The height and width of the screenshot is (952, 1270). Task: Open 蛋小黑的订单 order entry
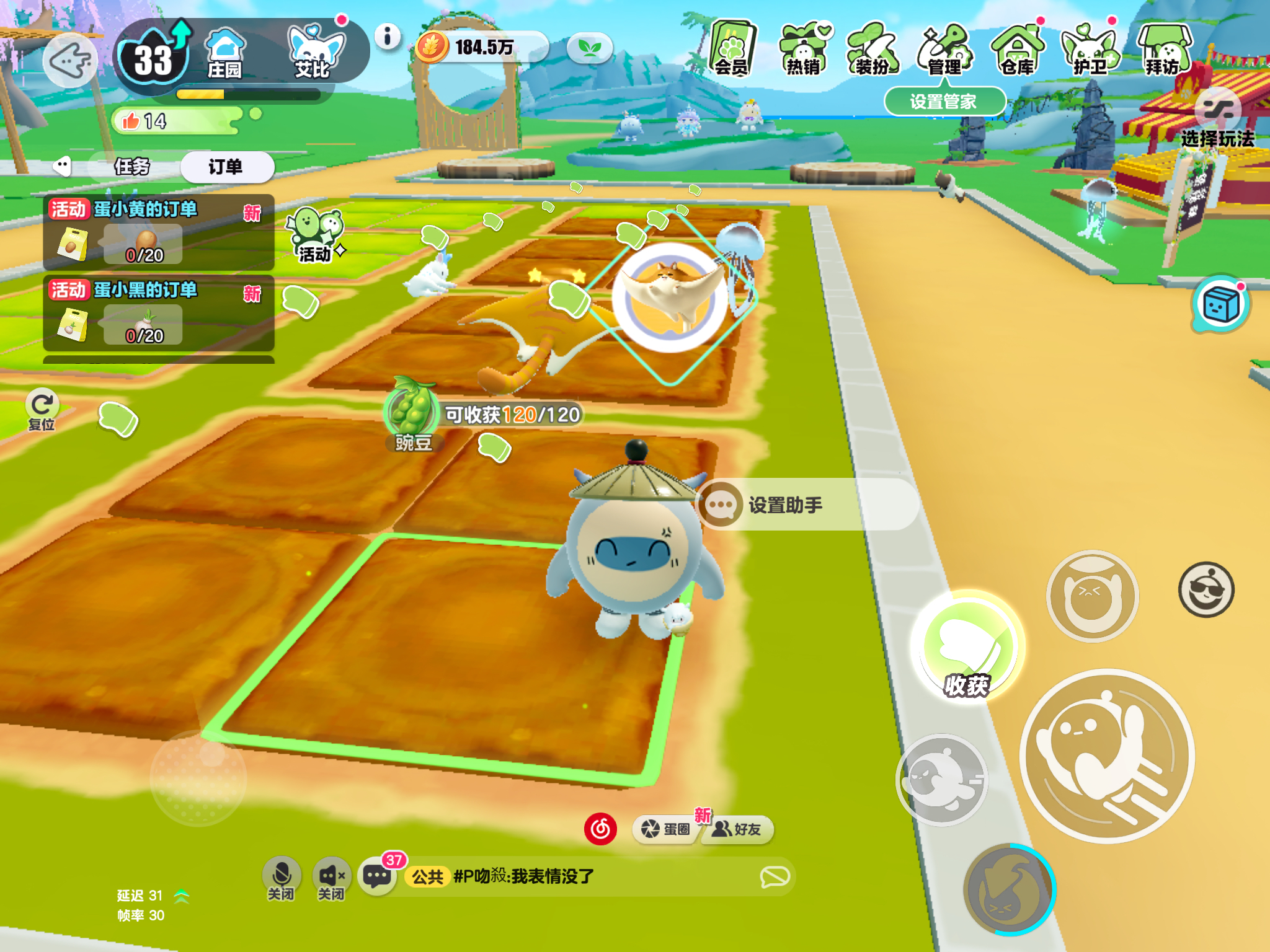pos(159,312)
